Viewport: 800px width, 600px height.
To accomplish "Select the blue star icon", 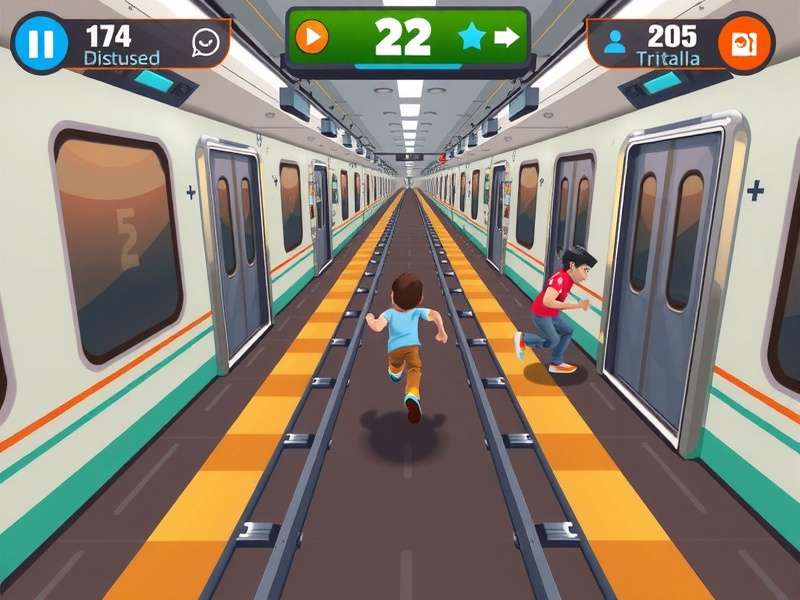I will pyautogui.click(x=471, y=38).
